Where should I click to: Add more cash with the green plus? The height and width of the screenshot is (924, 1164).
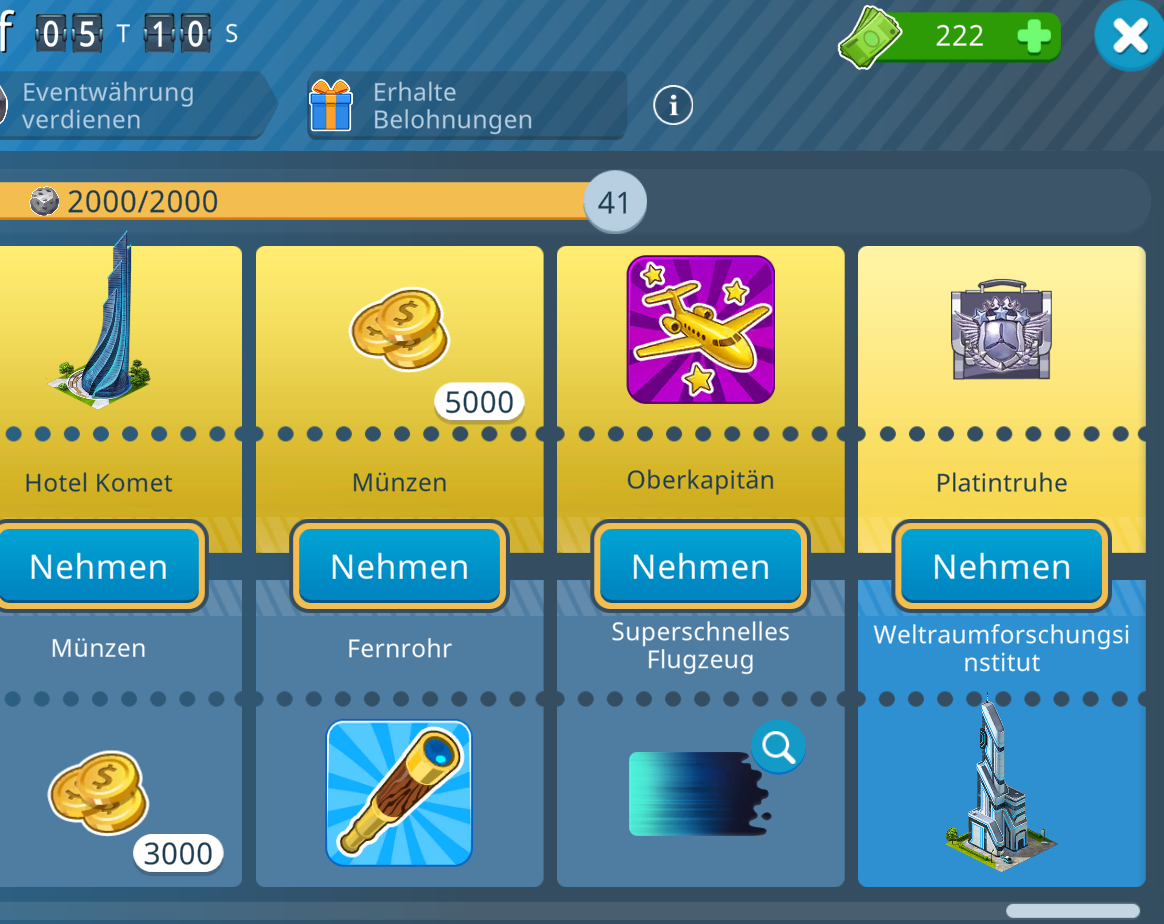(x=1033, y=37)
